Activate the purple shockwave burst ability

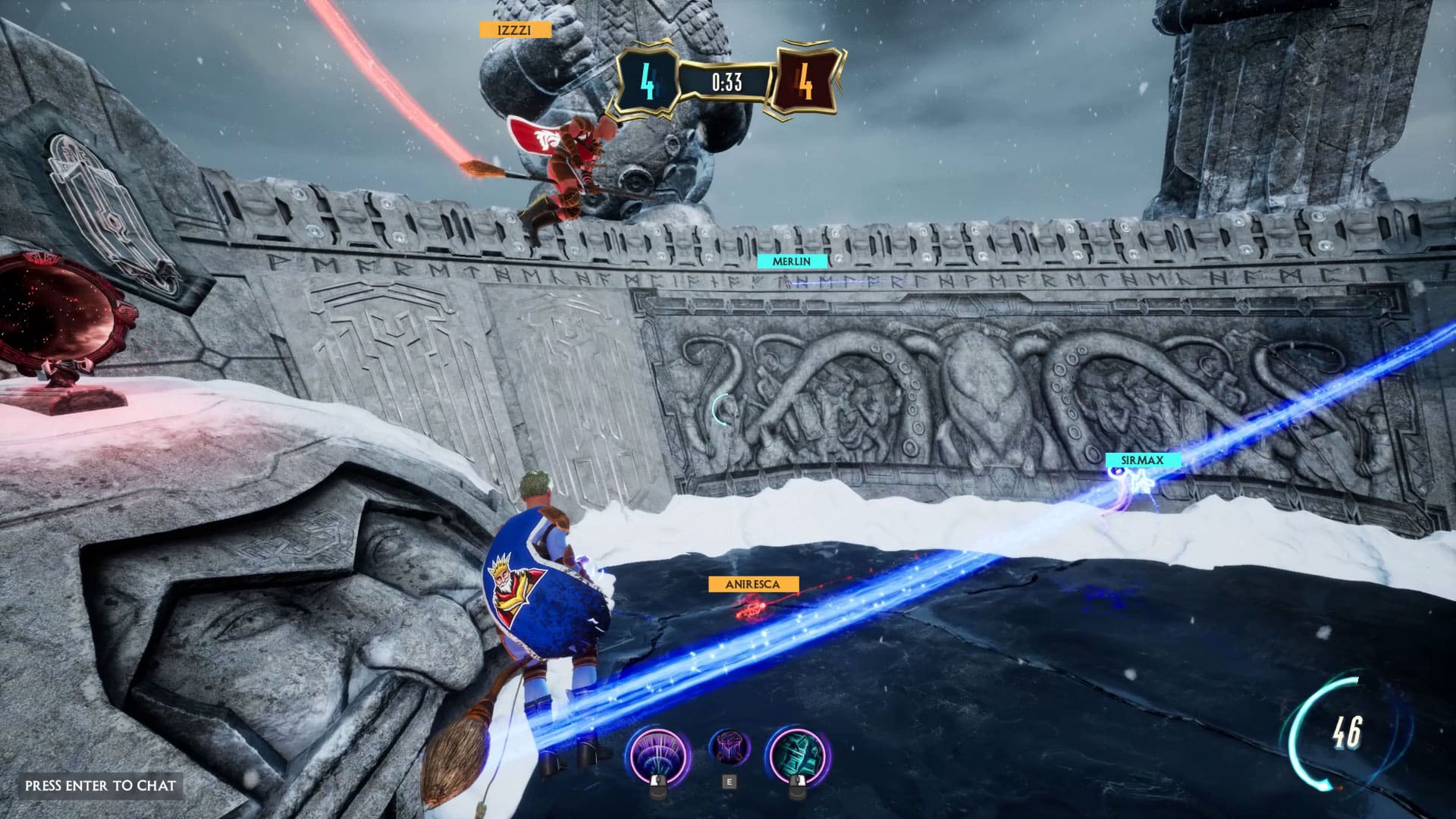[658, 752]
